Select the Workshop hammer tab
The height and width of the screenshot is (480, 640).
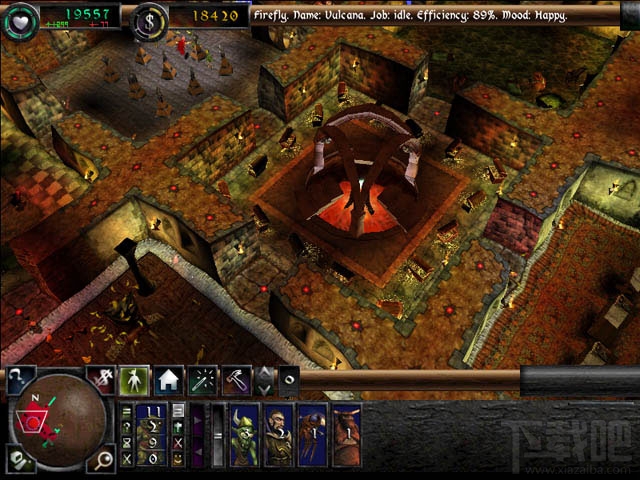(236, 380)
